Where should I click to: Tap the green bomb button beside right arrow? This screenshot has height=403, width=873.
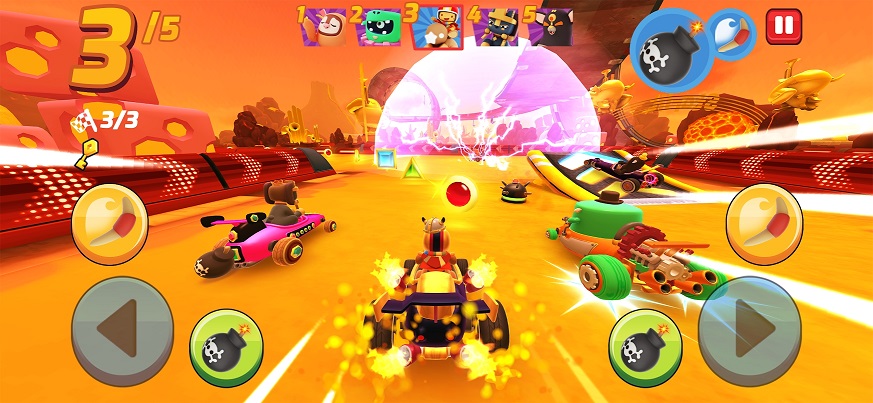(646, 348)
